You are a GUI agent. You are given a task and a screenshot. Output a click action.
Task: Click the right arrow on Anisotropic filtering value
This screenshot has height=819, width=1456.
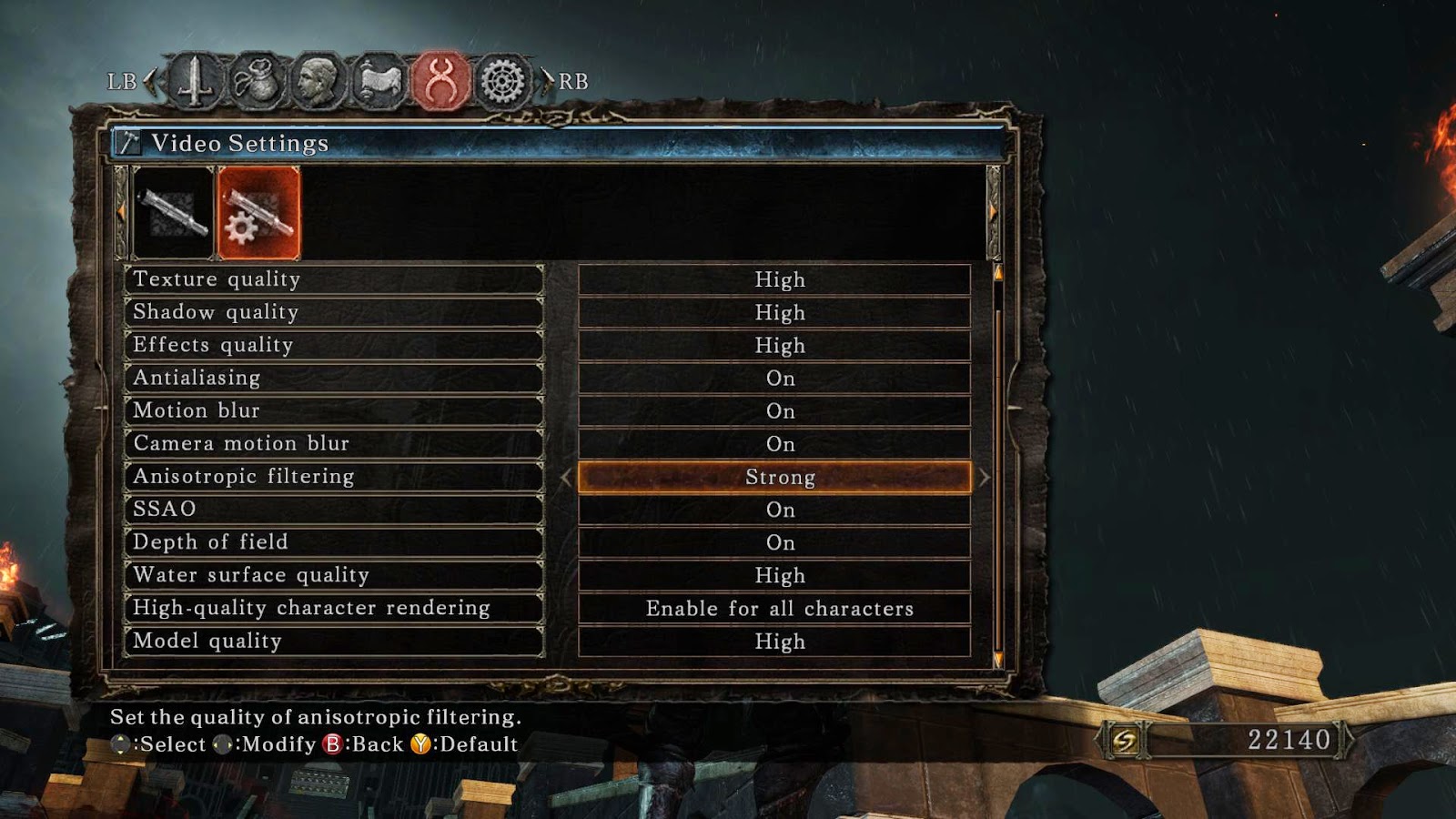985,476
